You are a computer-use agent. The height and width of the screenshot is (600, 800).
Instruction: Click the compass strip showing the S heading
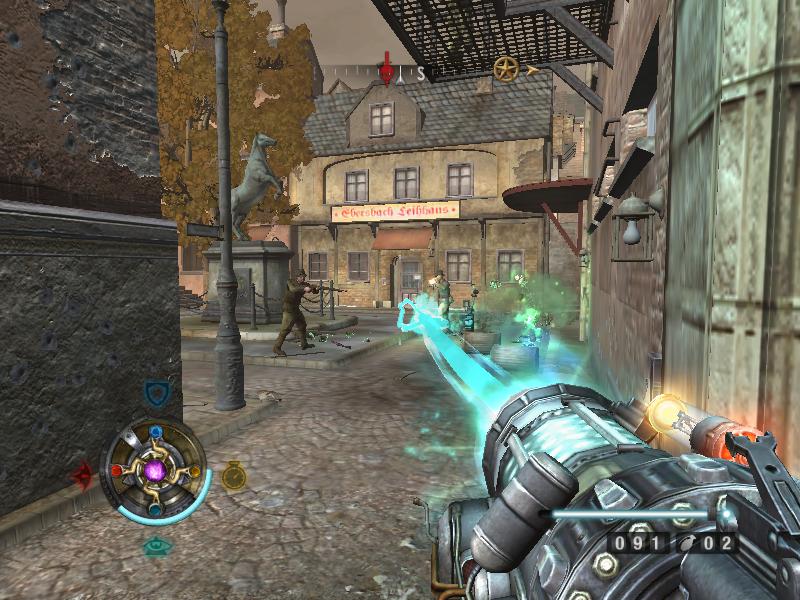coord(421,73)
